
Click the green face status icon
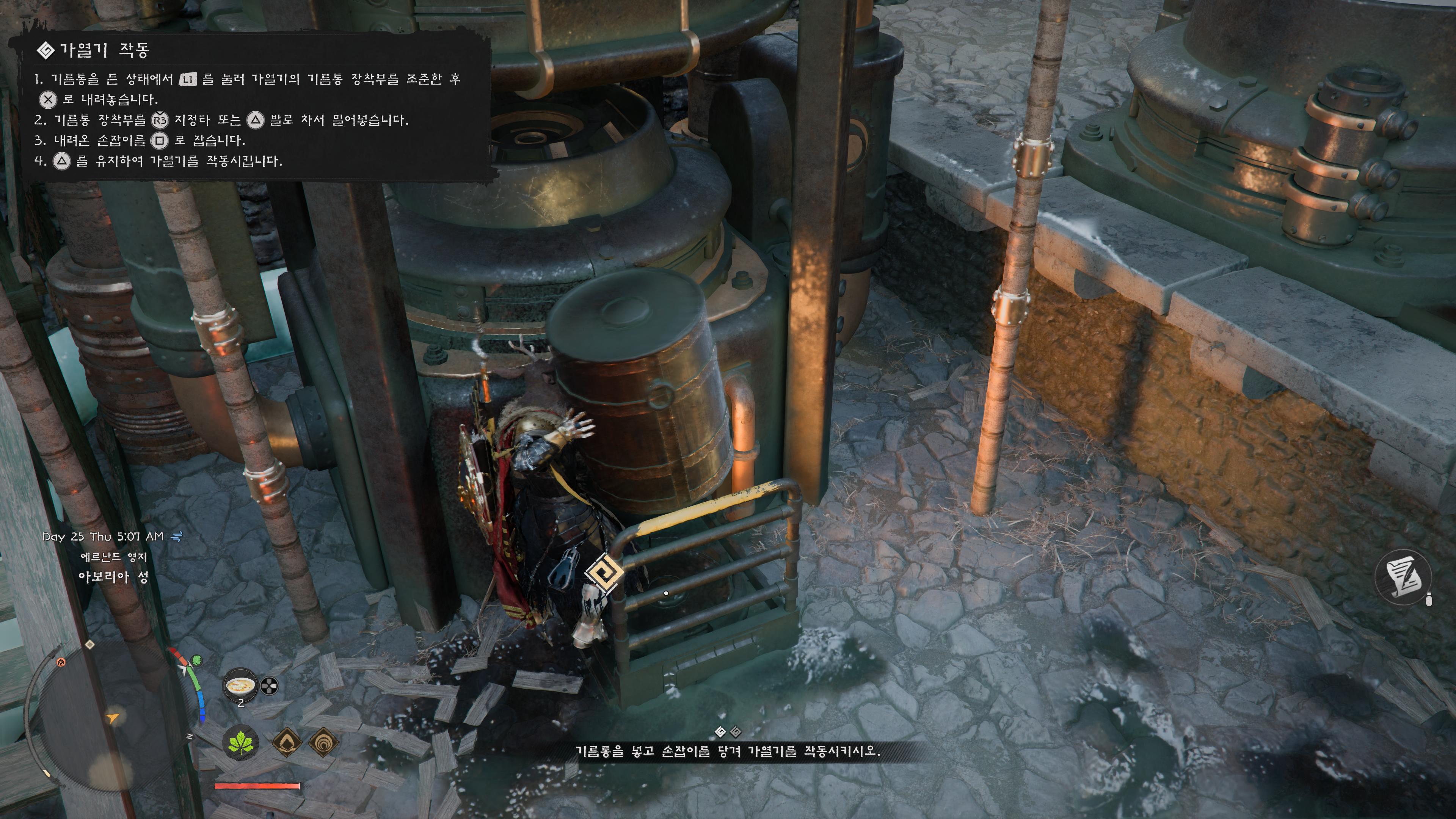tap(197, 660)
